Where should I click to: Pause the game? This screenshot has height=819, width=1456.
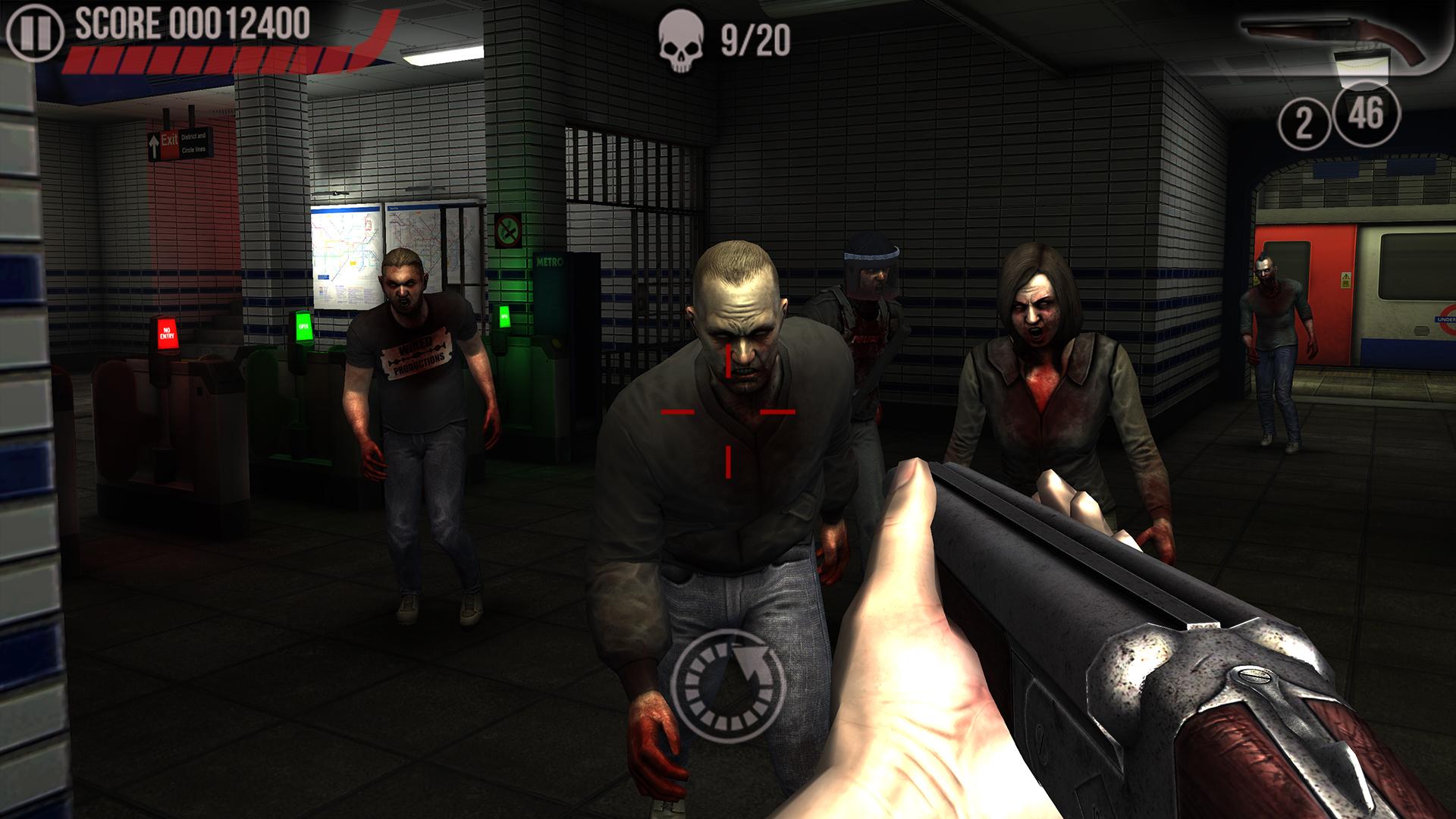[33, 33]
